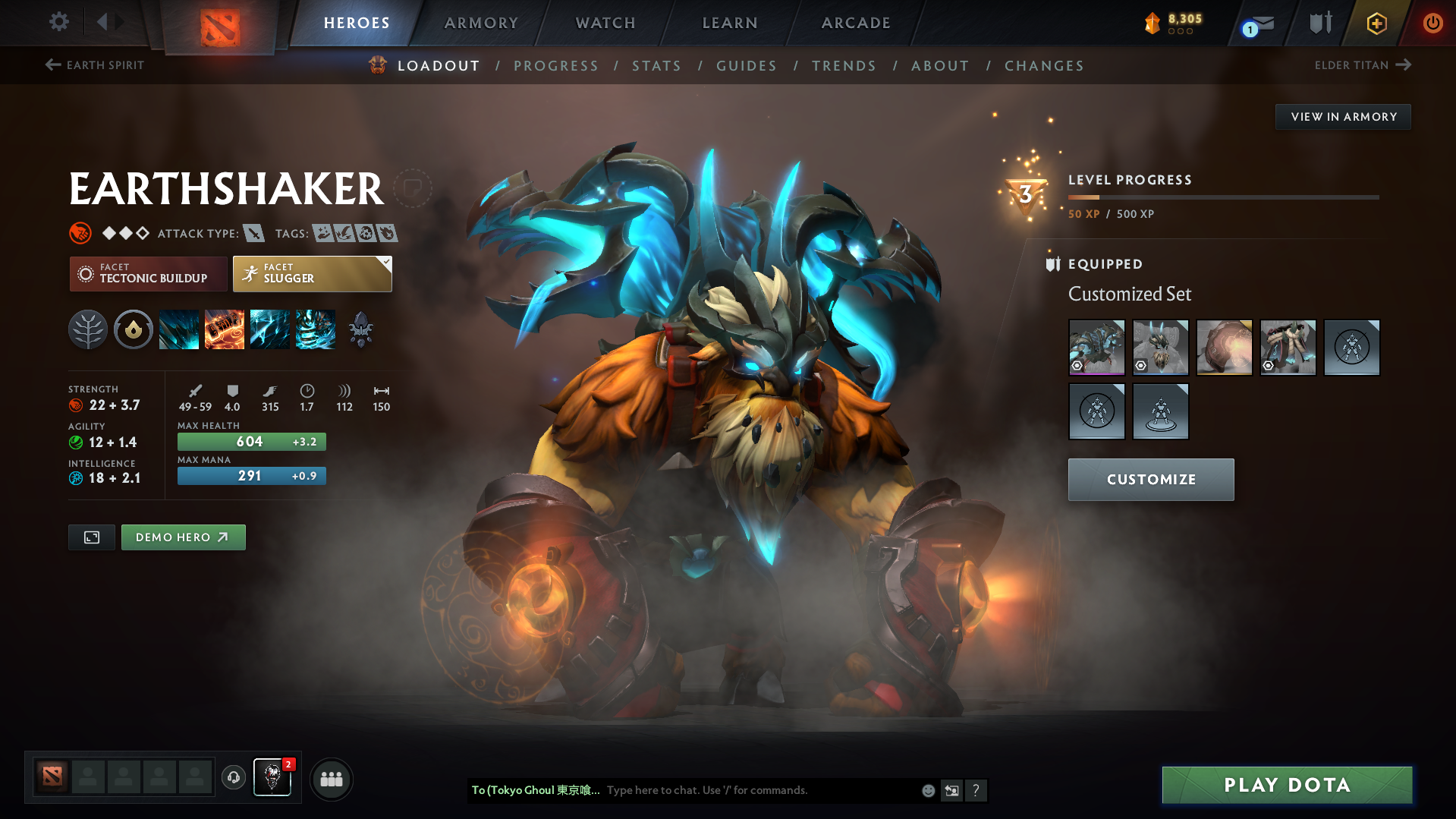Select the first Customized Set thumbnail
Image resolution: width=1456 pixels, height=819 pixels.
point(1096,348)
